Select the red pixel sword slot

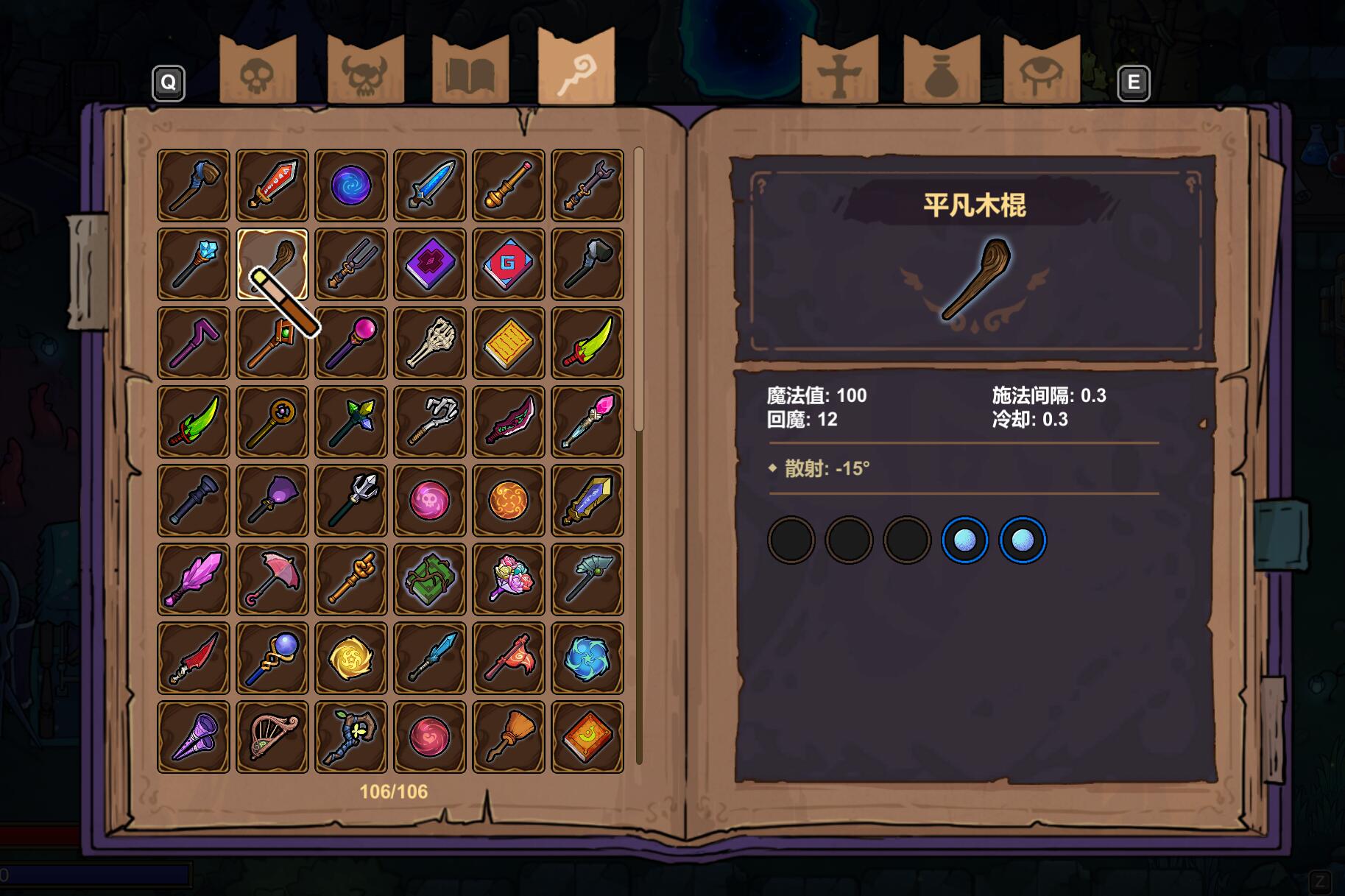tap(272, 186)
